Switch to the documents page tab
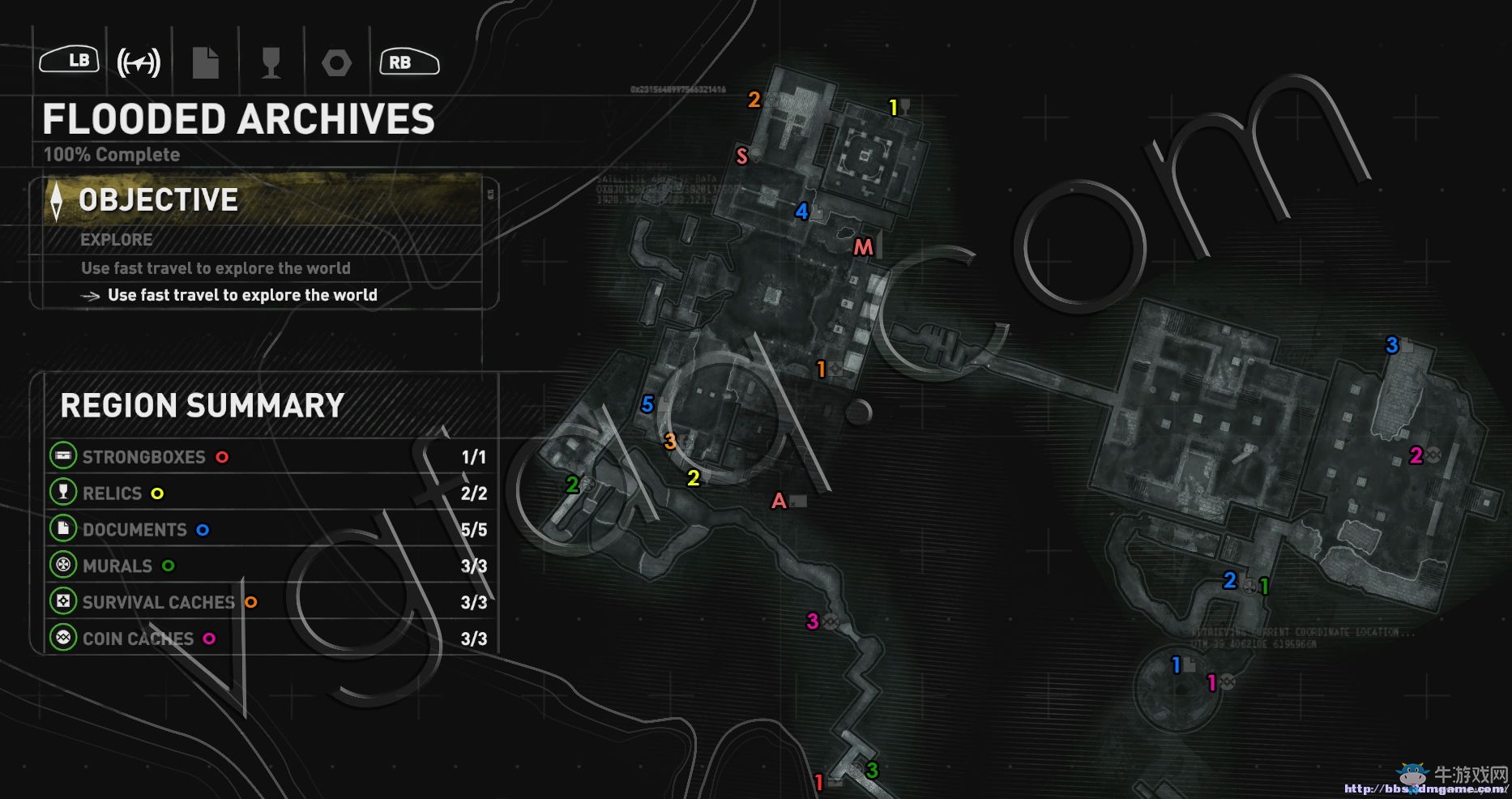This screenshot has width=1512, height=799. pyautogui.click(x=206, y=62)
